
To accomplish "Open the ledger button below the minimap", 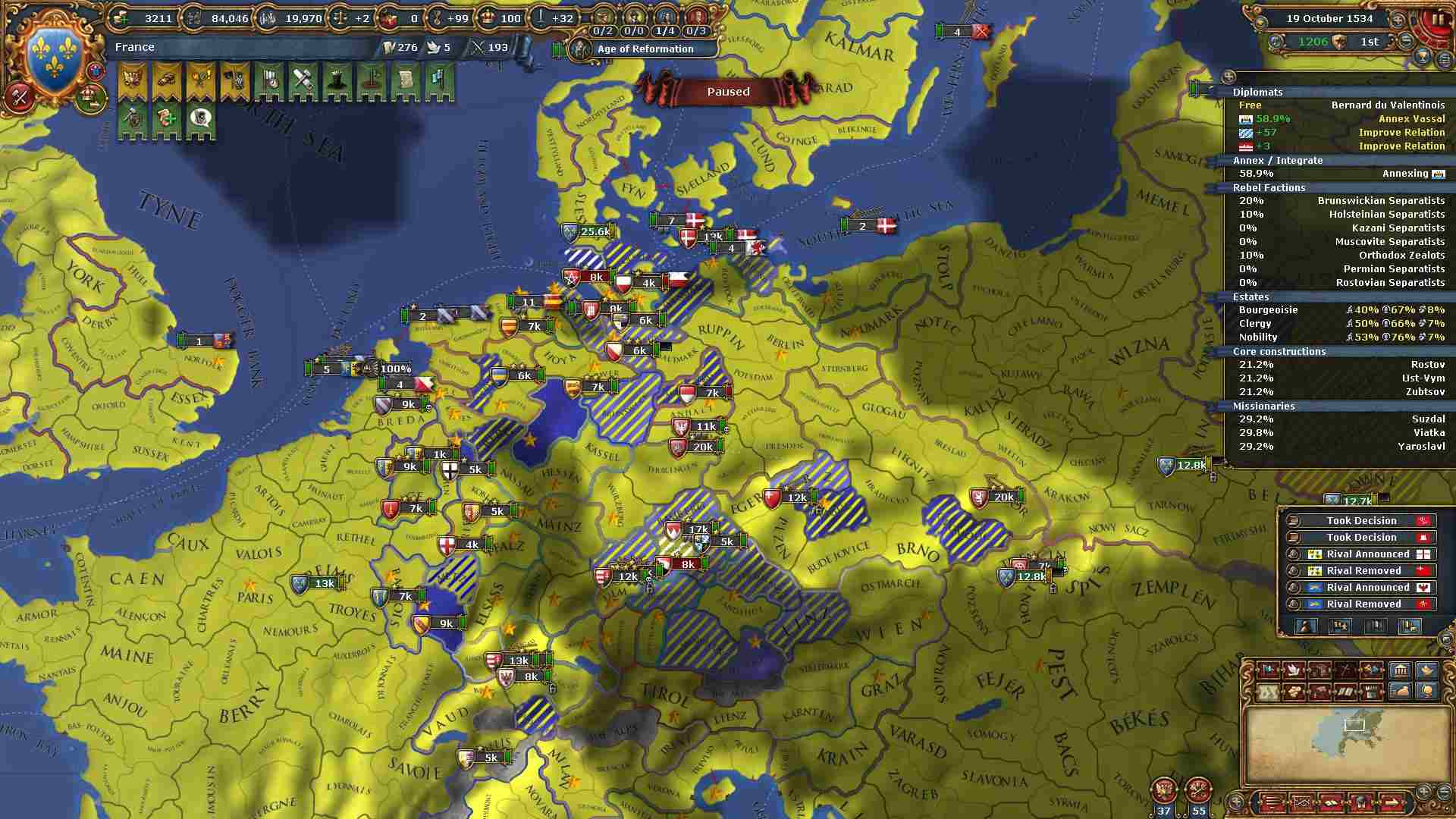I will click(x=1272, y=802).
